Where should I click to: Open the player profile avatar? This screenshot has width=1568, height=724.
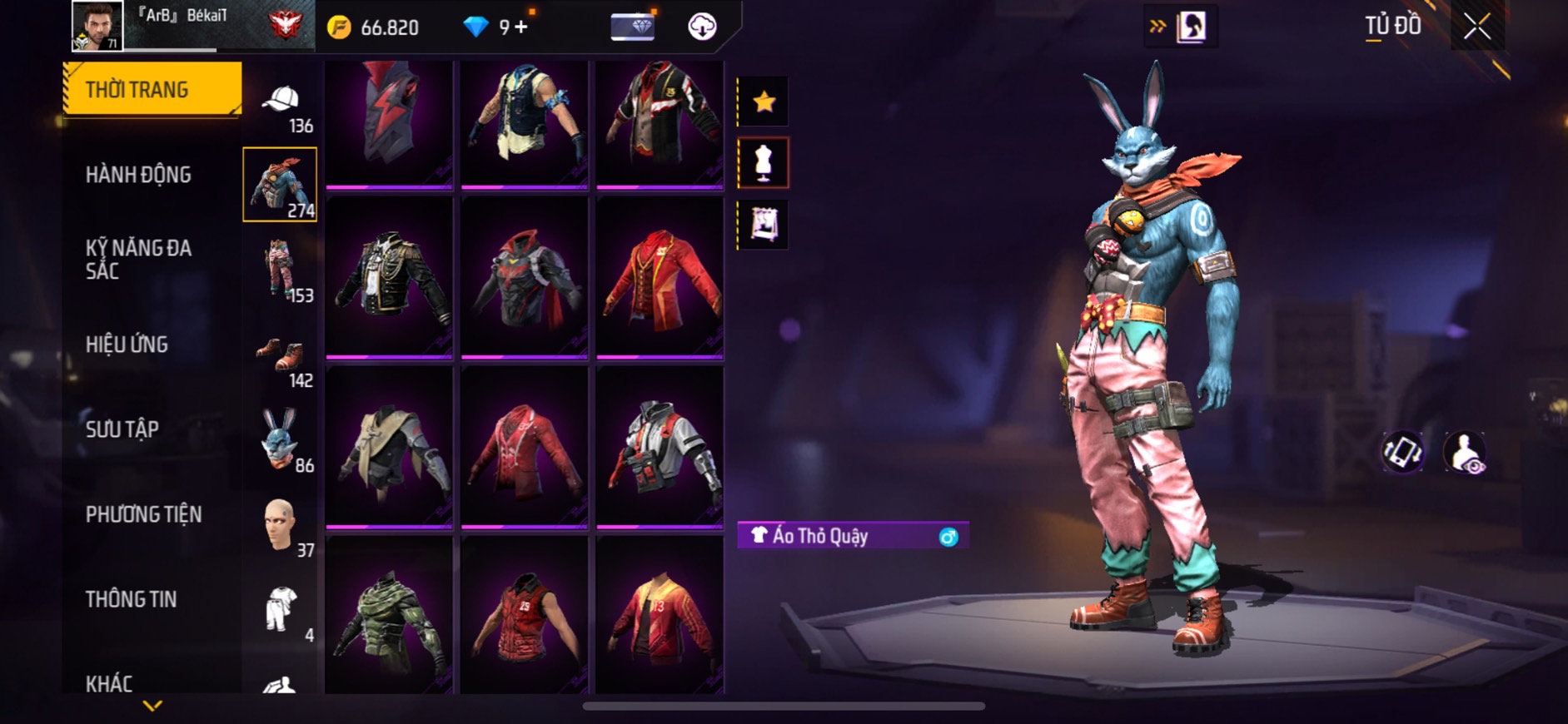(97, 26)
